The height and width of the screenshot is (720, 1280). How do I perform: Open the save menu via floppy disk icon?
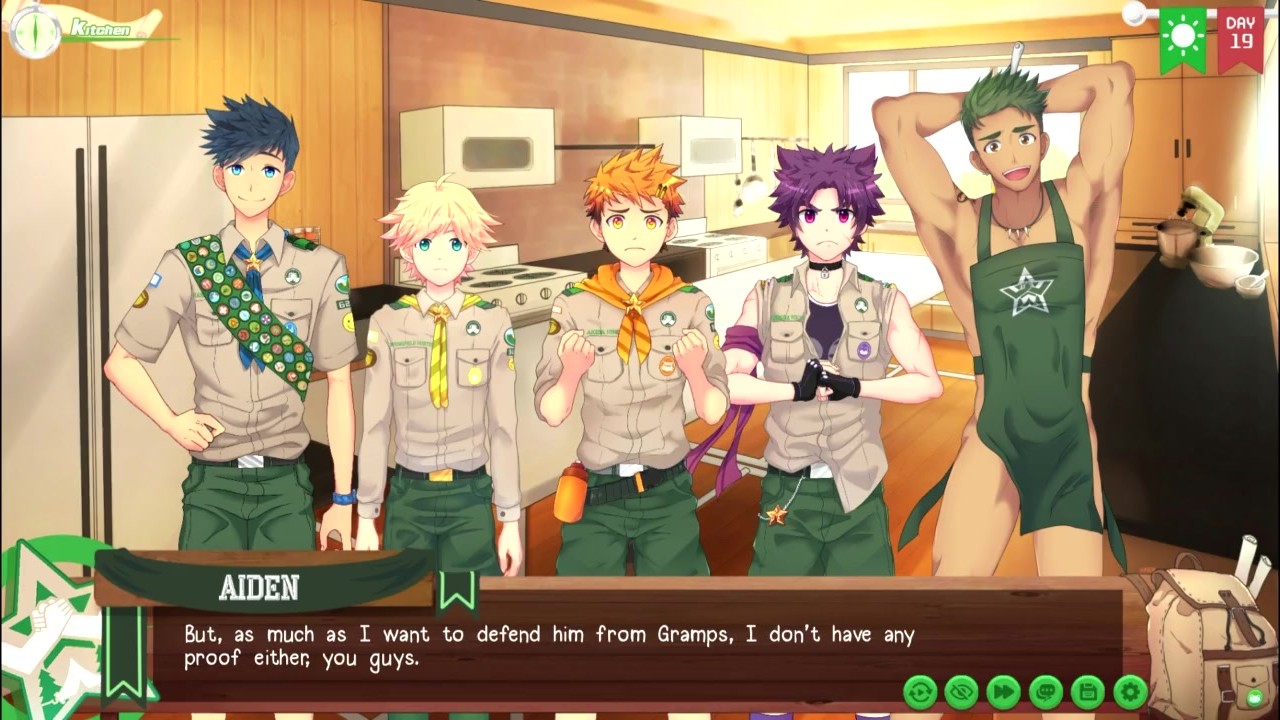click(1088, 692)
